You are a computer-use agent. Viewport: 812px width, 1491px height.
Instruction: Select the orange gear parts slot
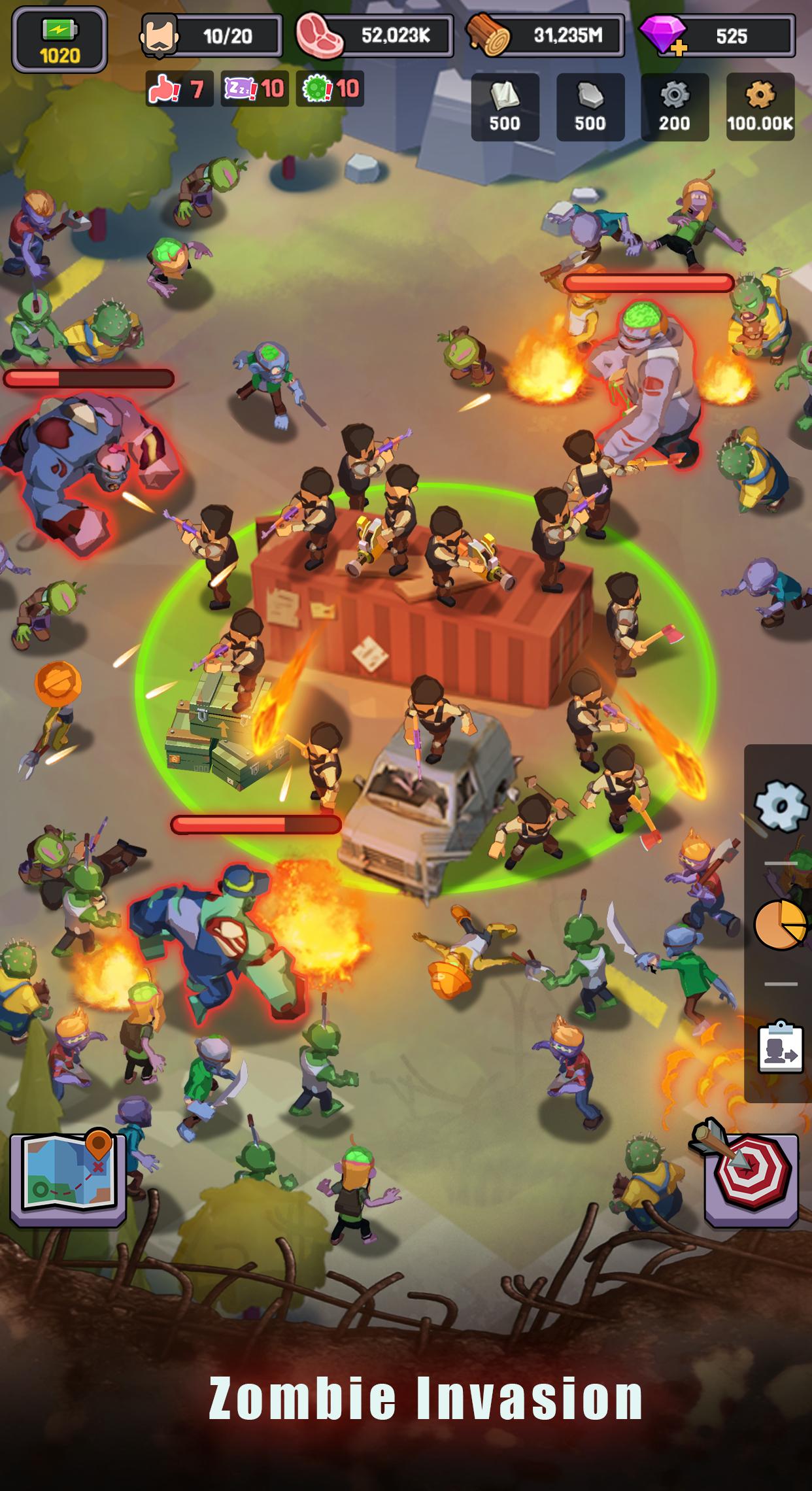point(760,107)
